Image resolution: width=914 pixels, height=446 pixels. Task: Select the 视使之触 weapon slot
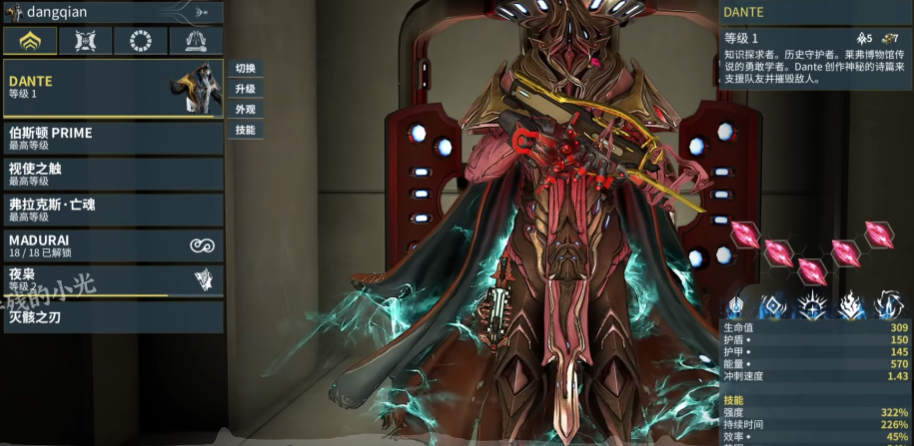click(x=112, y=174)
